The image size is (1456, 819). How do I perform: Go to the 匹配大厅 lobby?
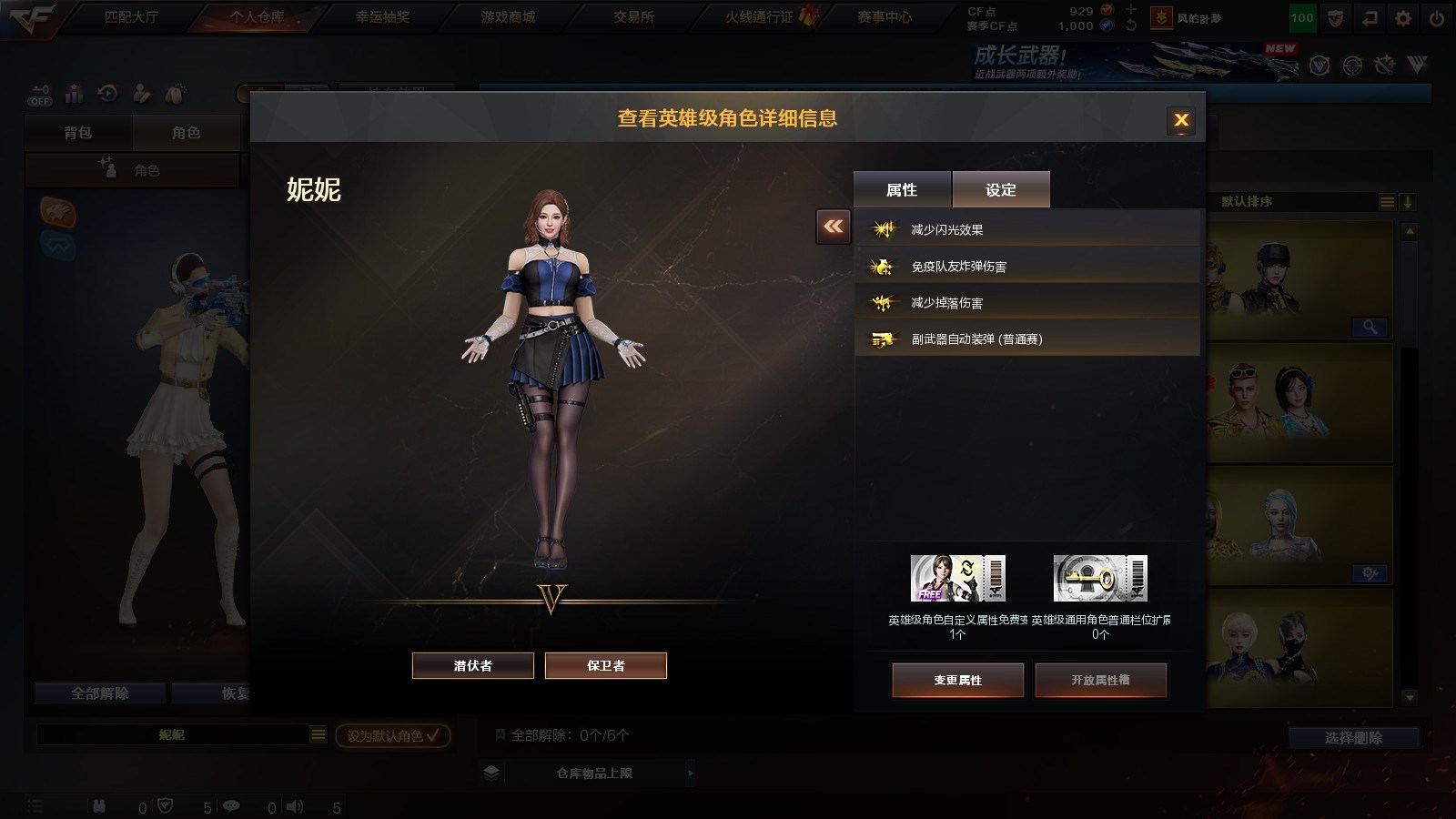(x=132, y=17)
